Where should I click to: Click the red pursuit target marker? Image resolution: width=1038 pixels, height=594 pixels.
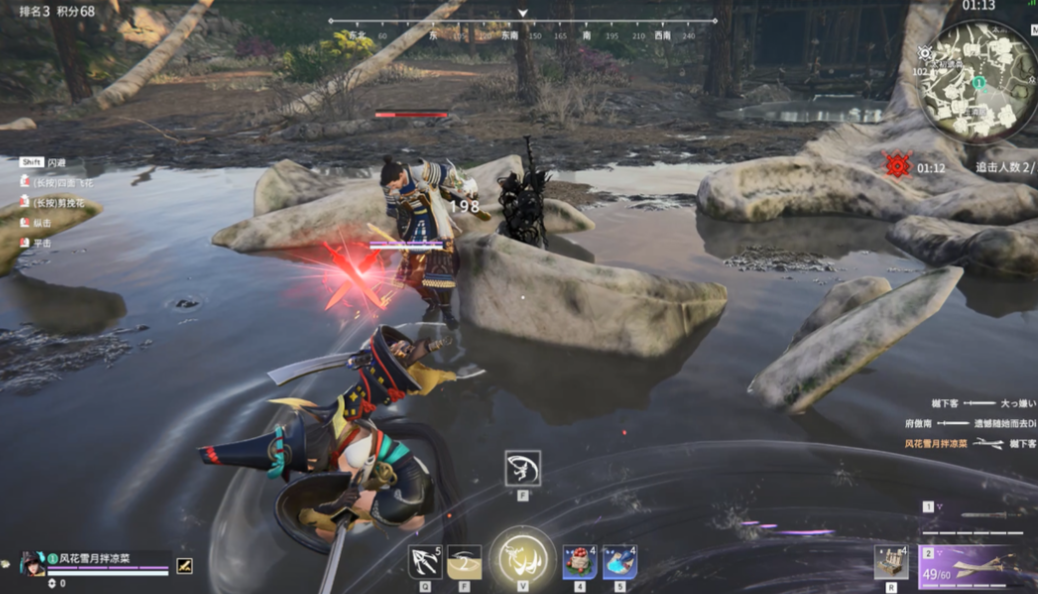click(x=897, y=165)
